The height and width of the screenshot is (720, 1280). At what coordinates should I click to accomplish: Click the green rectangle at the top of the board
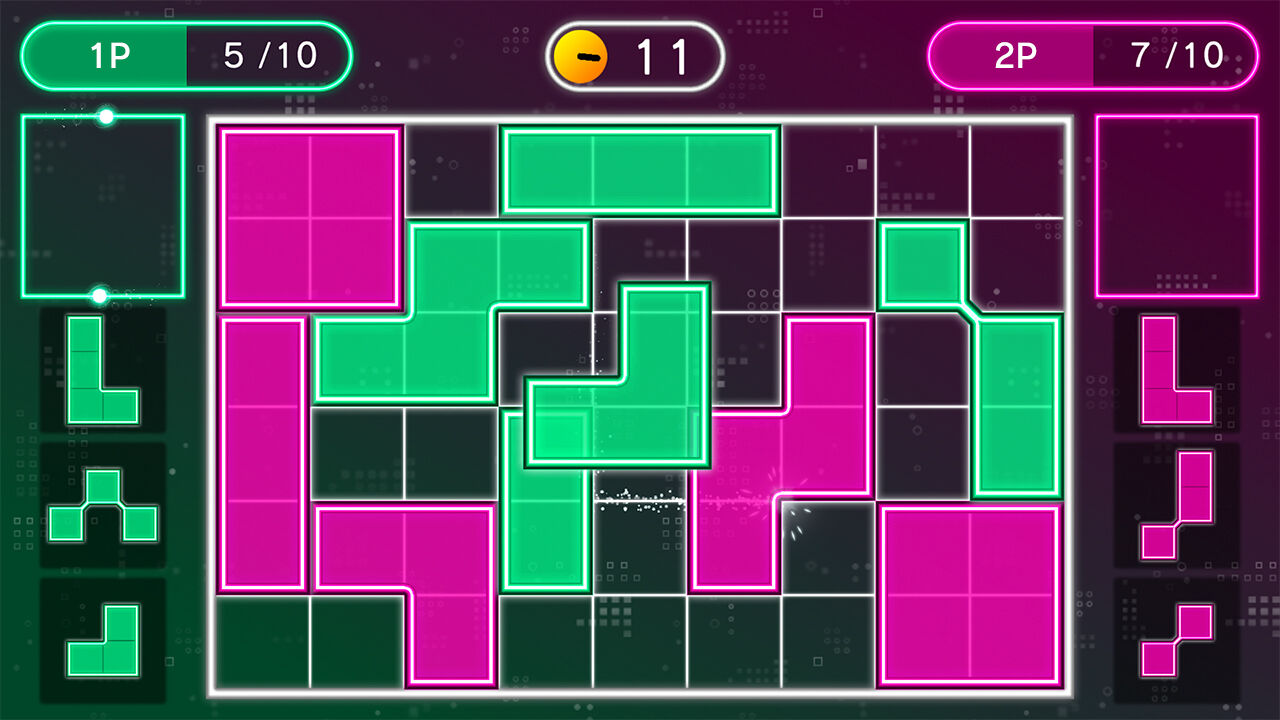(x=640, y=170)
